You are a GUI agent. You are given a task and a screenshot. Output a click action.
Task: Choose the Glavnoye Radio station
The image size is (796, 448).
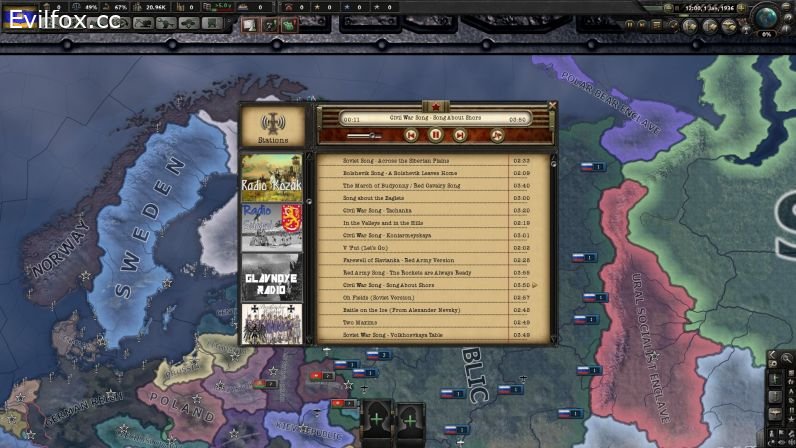pyautogui.click(x=272, y=278)
